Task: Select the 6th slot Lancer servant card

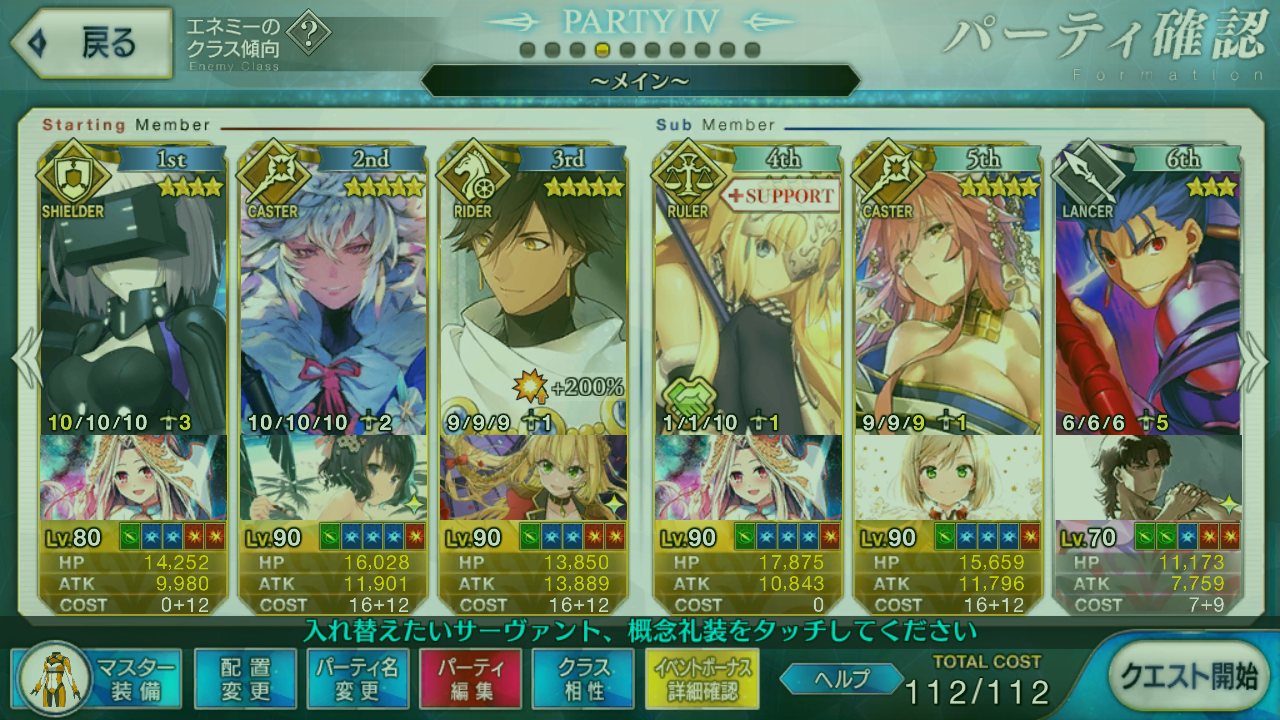Action: tap(1148, 300)
